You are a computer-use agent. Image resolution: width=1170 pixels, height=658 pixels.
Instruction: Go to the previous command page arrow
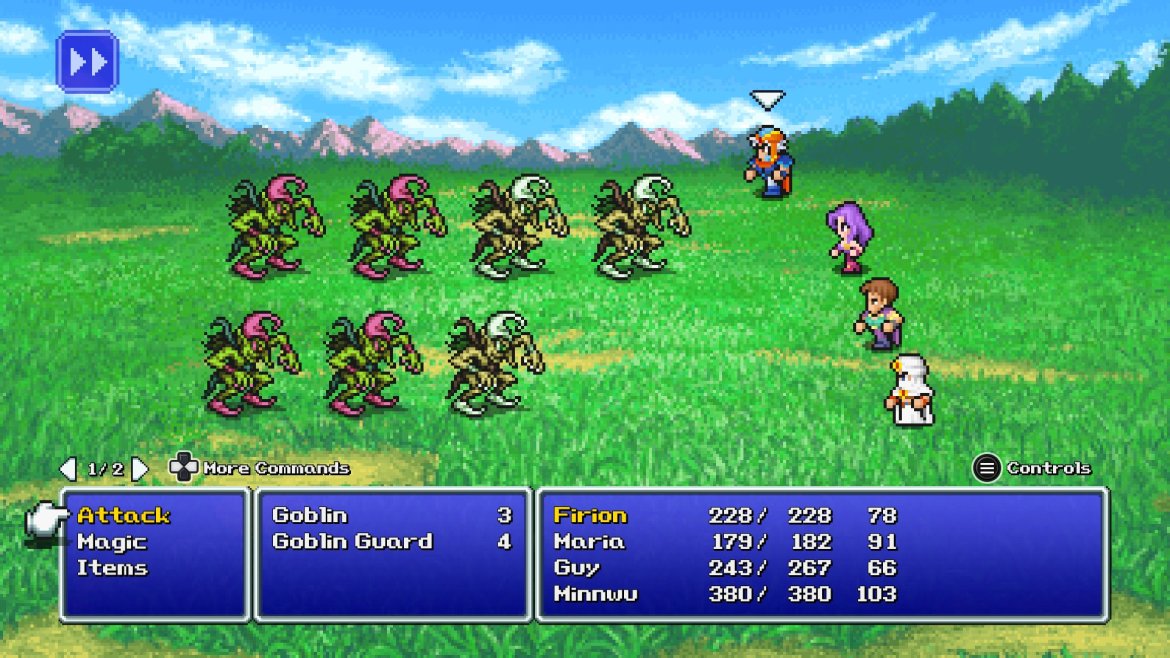point(67,468)
